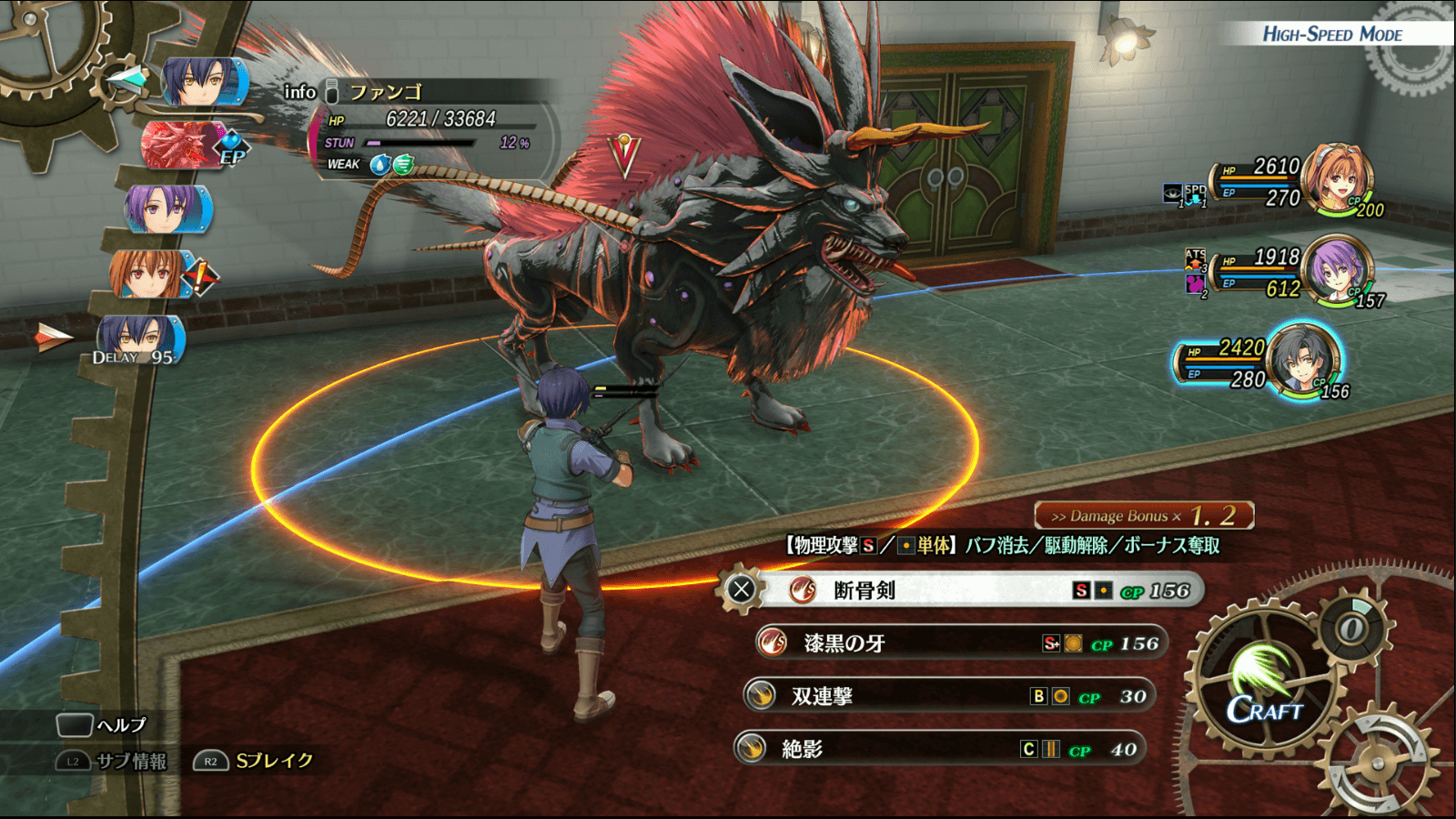Click the red monster turn order portrait
Screen dimensions: 1456x819
(x=183, y=146)
